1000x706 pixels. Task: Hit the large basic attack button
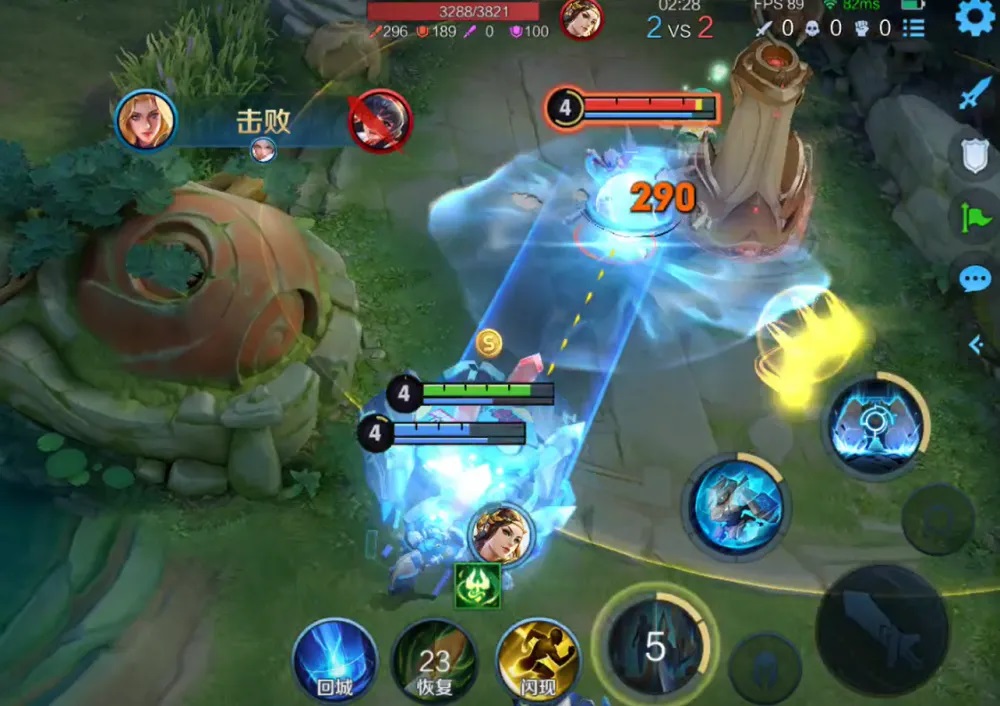[x=881, y=629]
